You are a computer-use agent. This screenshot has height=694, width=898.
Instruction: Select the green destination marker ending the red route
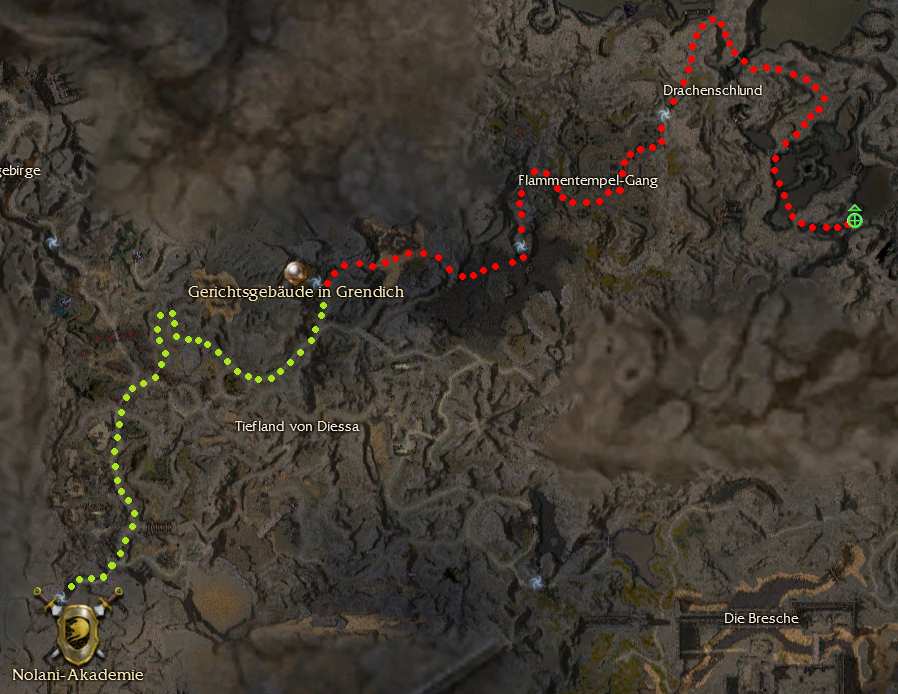click(854, 218)
